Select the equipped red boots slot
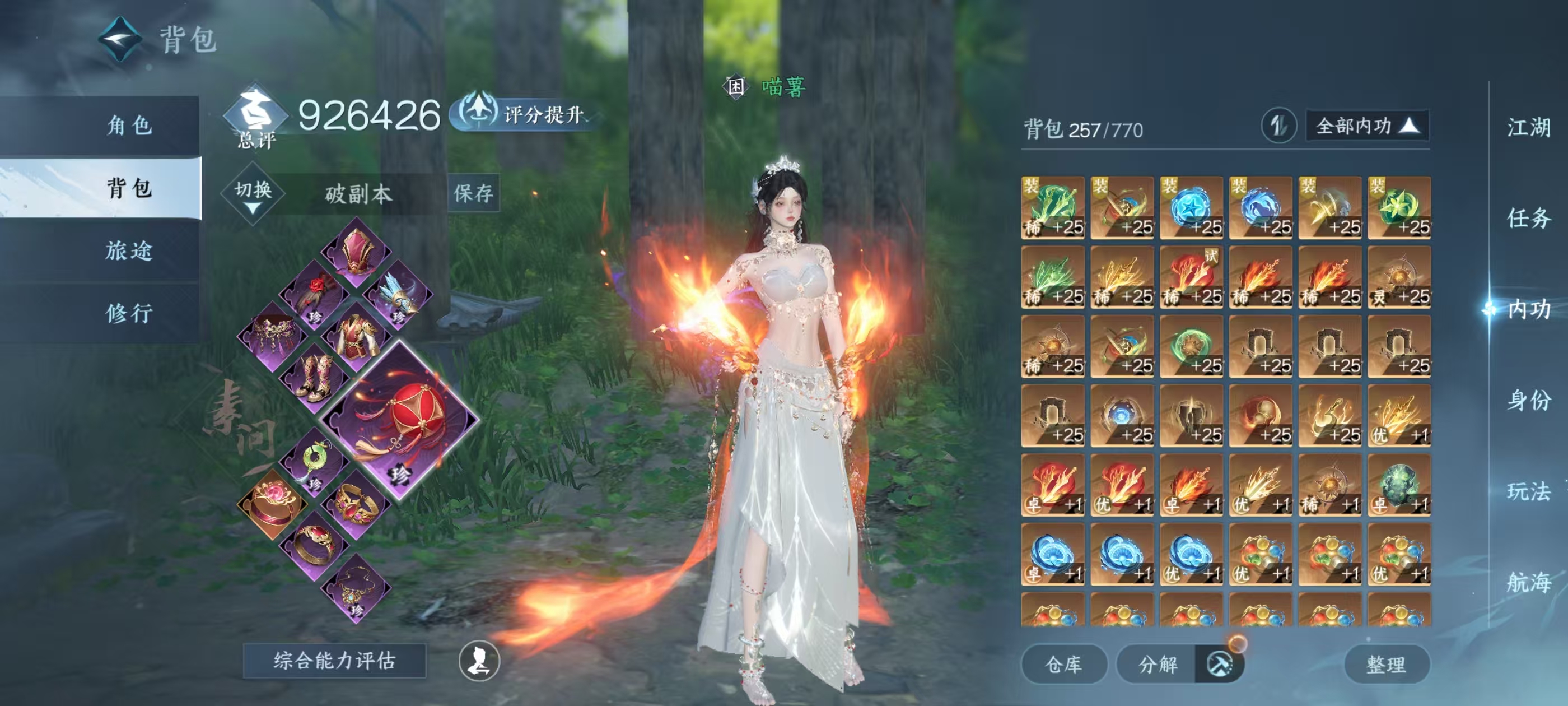1568x706 pixels. coord(315,378)
